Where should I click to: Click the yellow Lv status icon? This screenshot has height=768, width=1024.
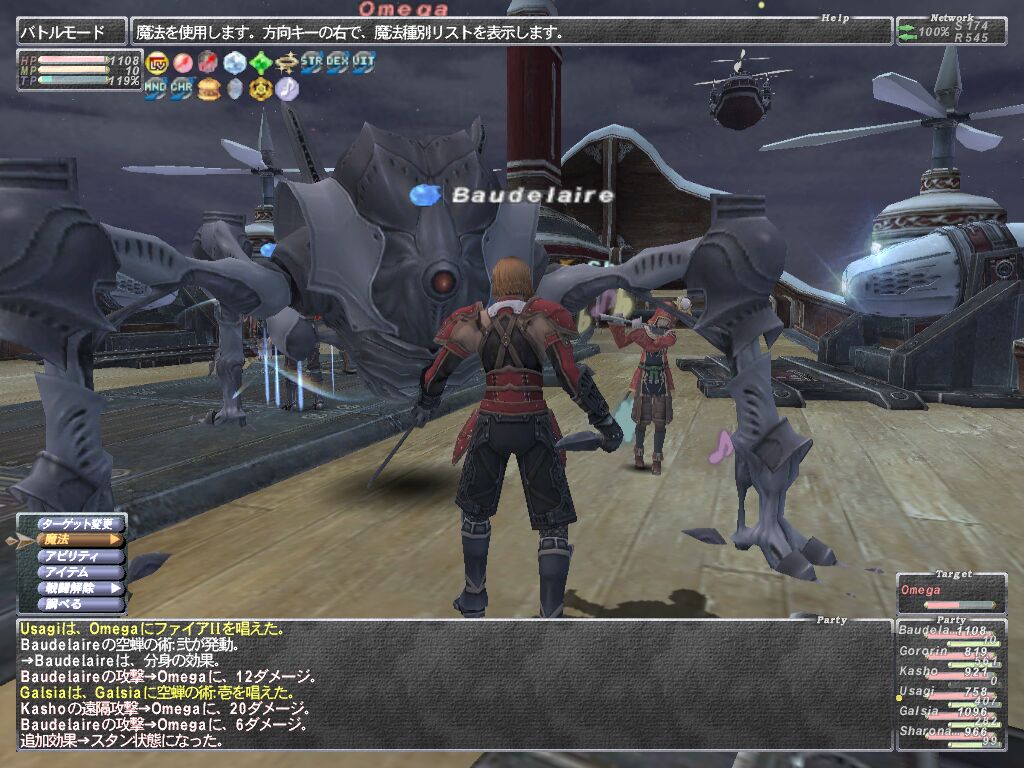pos(157,62)
